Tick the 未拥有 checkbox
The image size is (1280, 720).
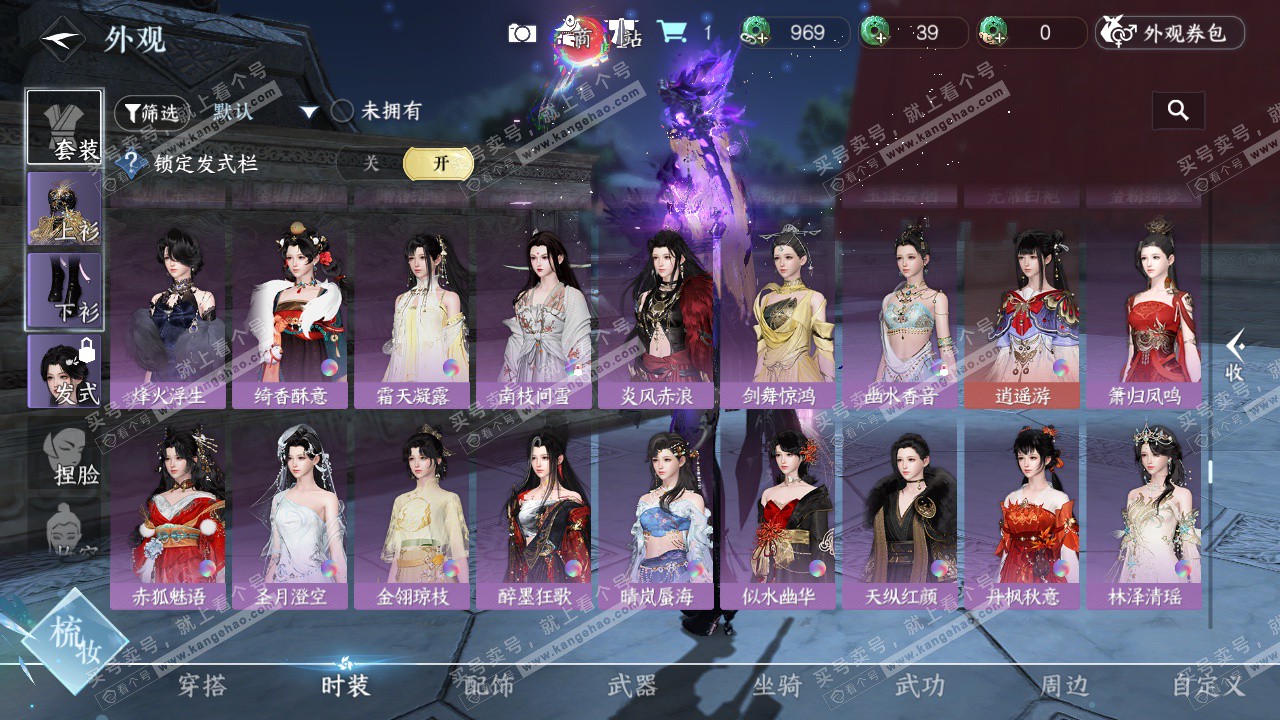[x=343, y=111]
